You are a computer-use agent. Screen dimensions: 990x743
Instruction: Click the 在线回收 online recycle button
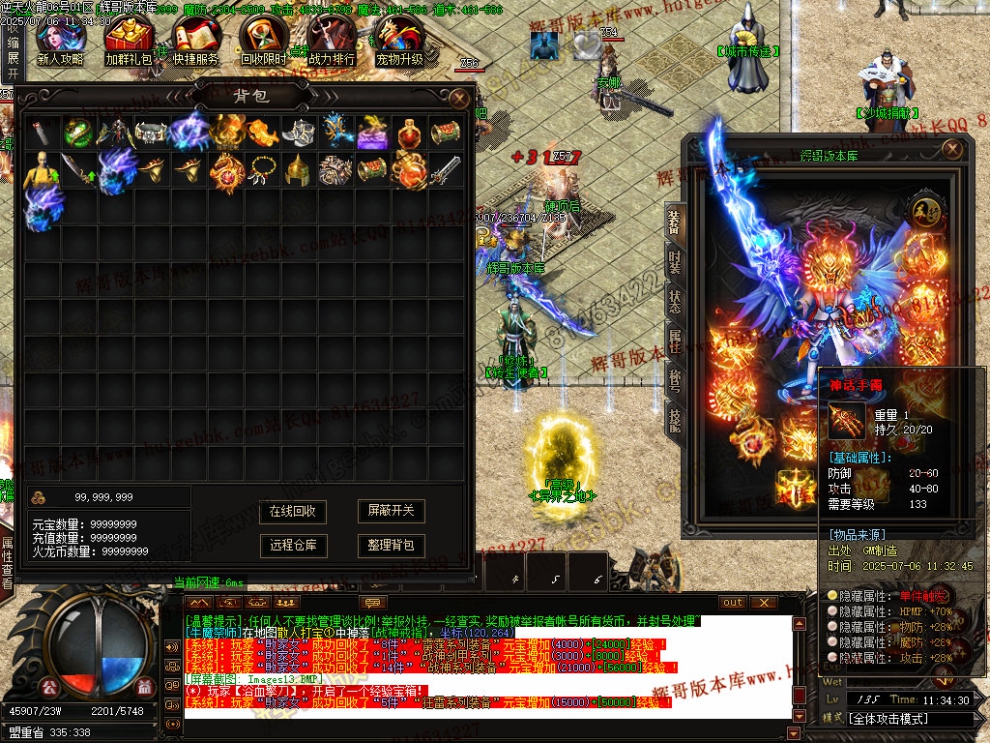click(293, 511)
